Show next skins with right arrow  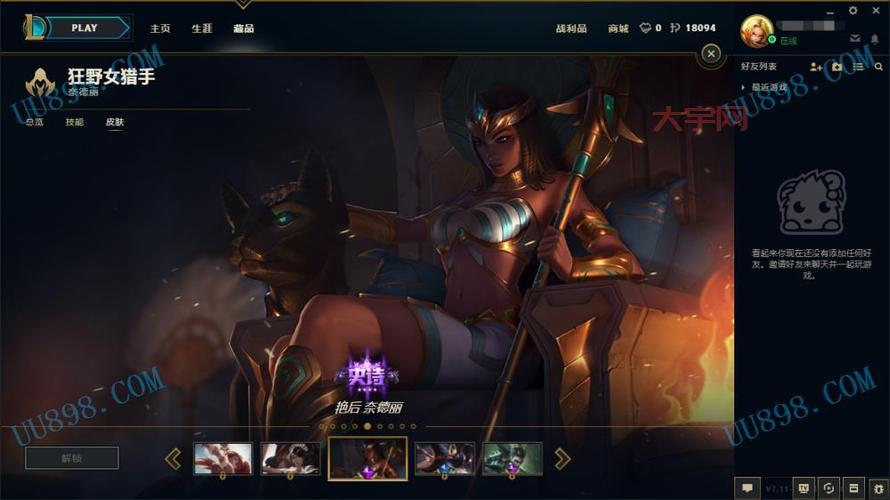[x=562, y=458]
